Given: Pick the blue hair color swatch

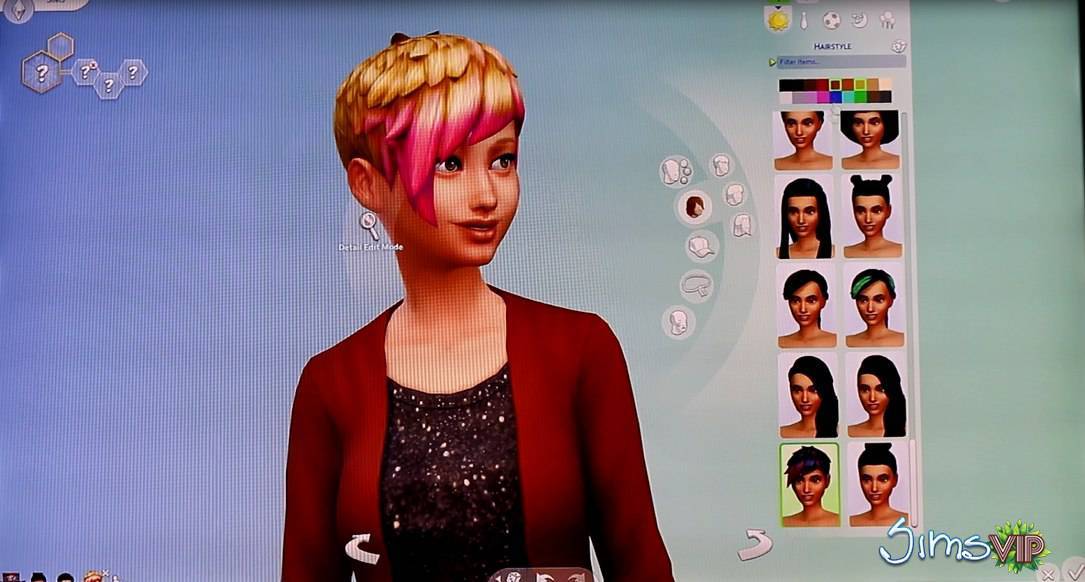Looking at the screenshot, I should tap(835, 97).
